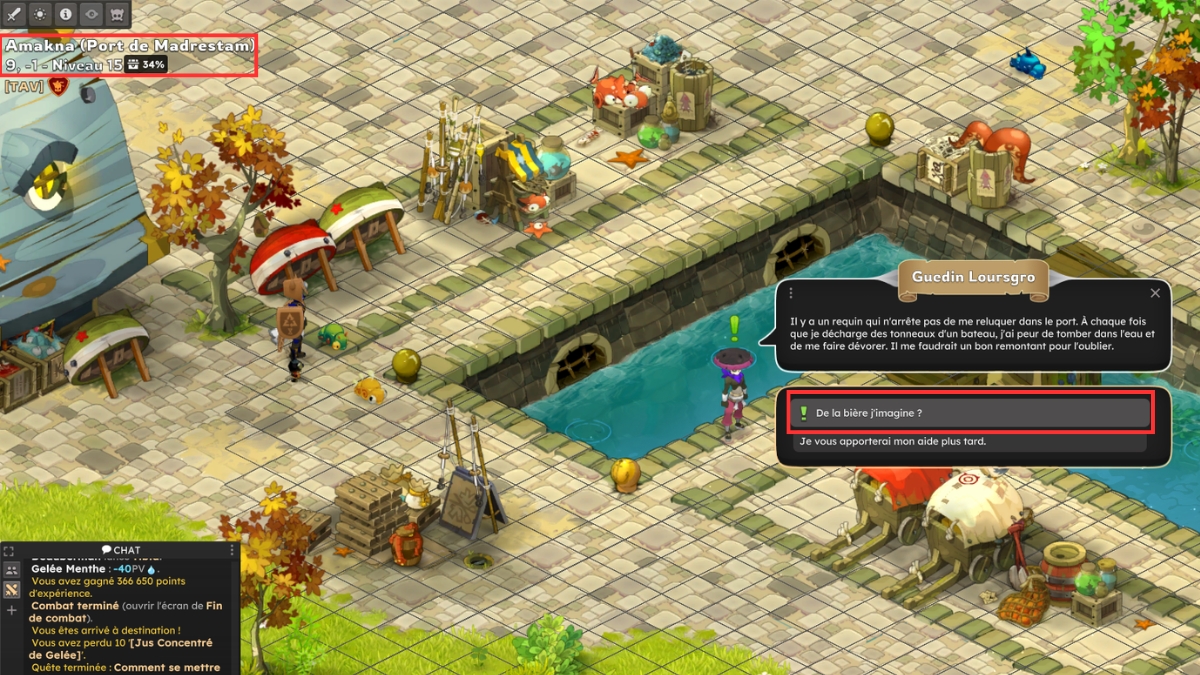Click the red [TAV] guild emblem
This screenshot has height=675, width=1200.
(x=56, y=87)
